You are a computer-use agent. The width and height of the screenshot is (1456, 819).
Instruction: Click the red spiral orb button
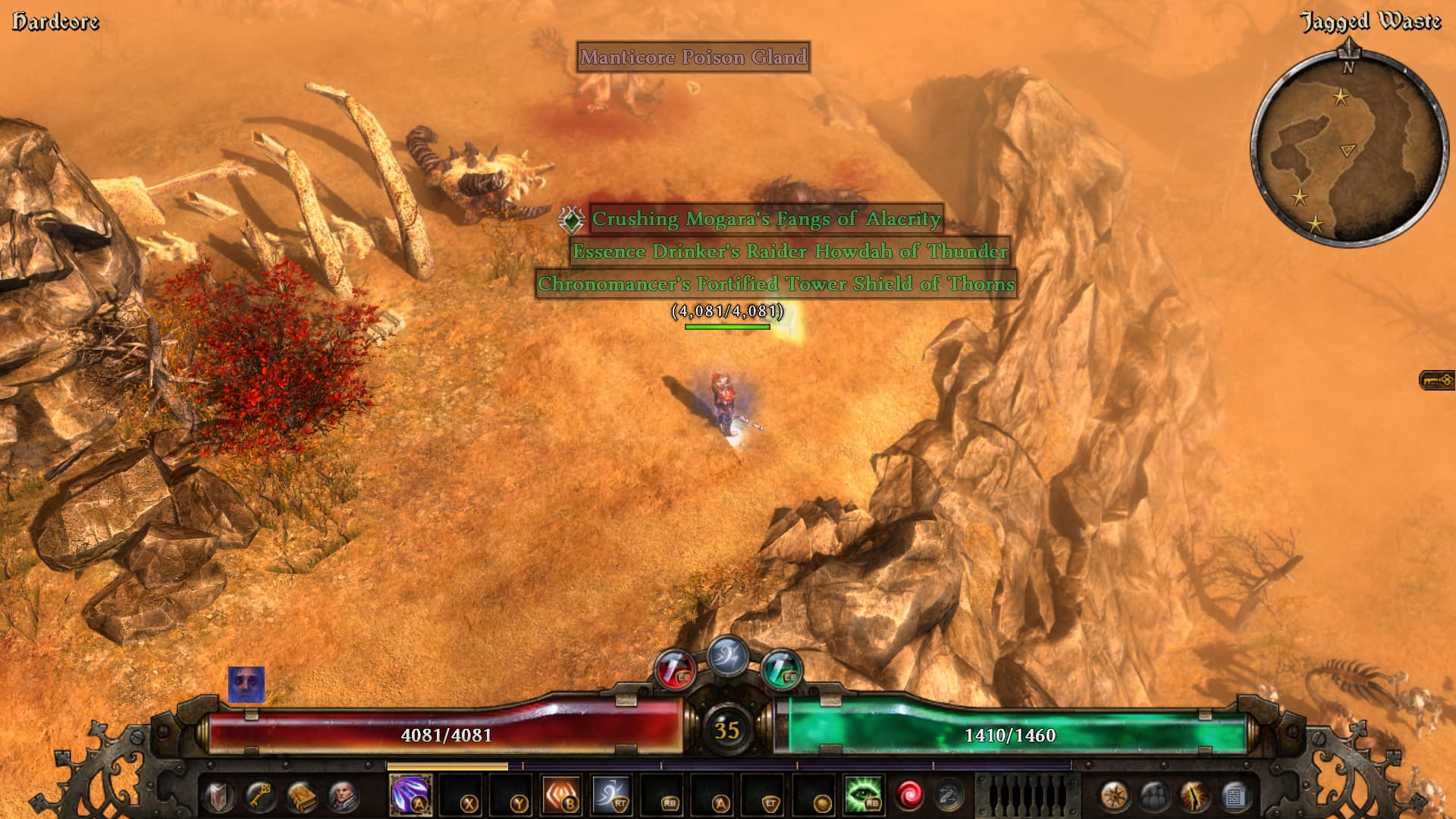(x=908, y=795)
